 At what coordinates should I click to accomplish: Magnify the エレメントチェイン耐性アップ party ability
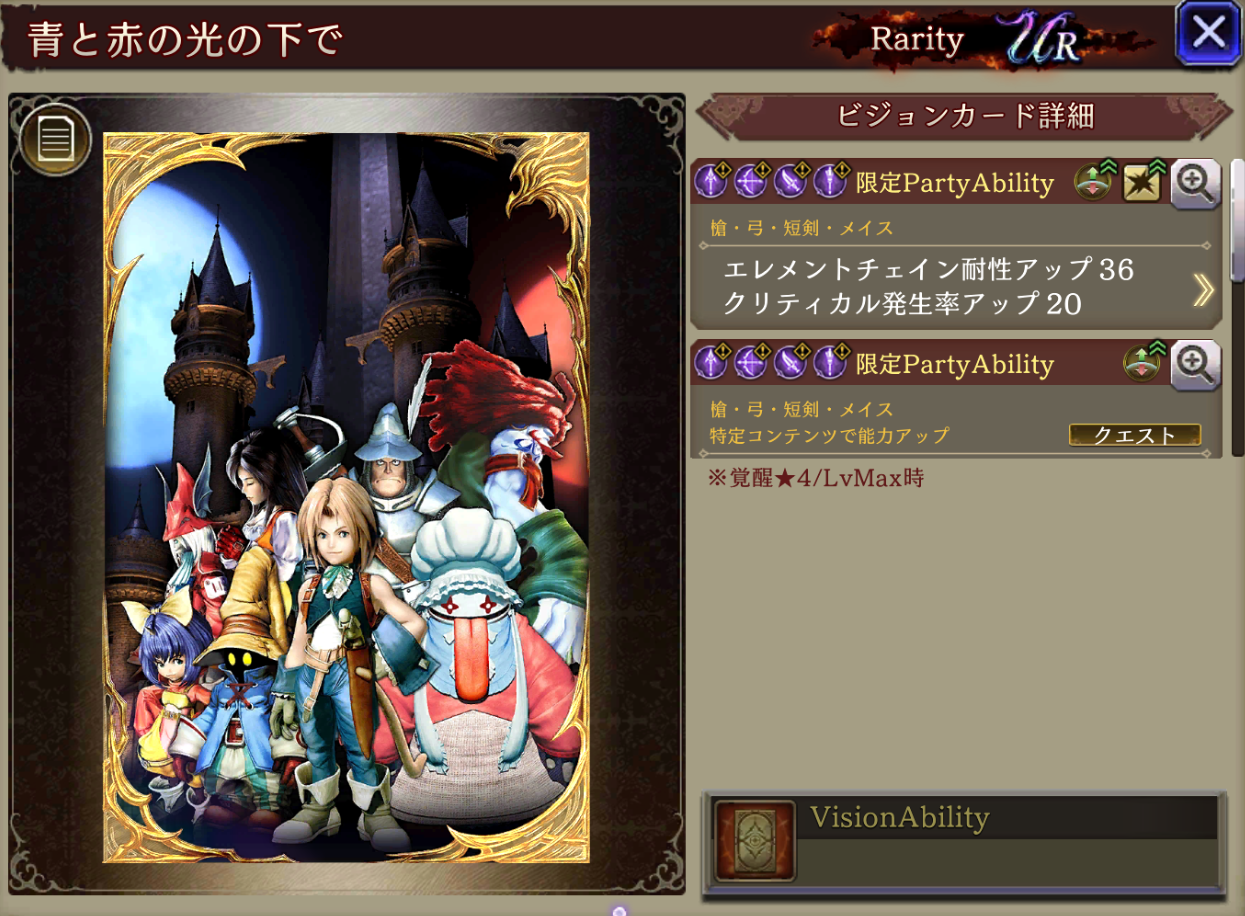(1195, 184)
